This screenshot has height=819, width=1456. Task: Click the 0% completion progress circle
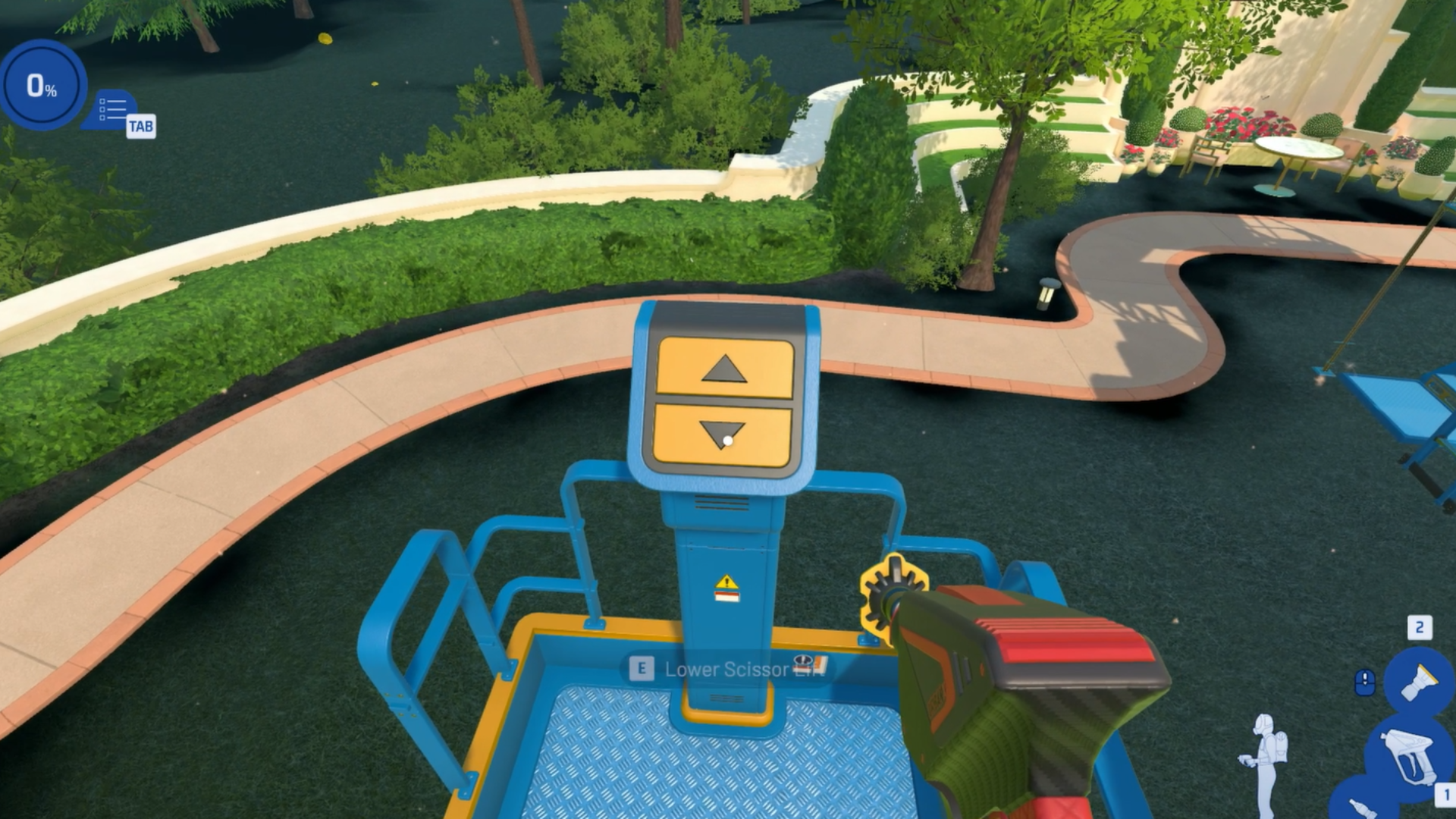point(42,85)
